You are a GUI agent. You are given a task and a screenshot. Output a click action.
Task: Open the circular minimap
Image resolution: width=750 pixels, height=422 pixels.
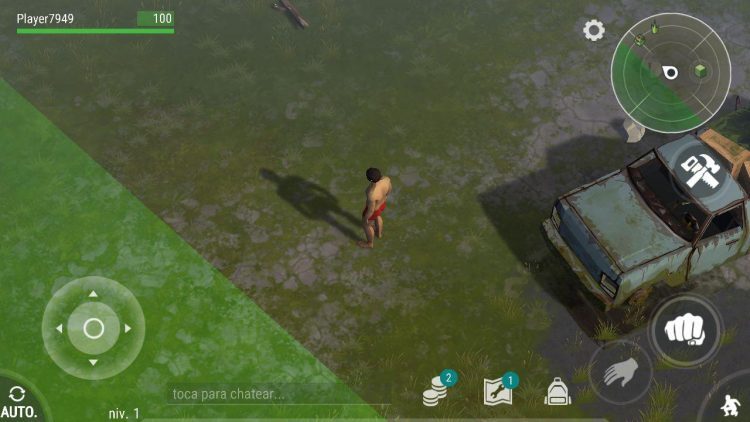pyautogui.click(x=671, y=72)
